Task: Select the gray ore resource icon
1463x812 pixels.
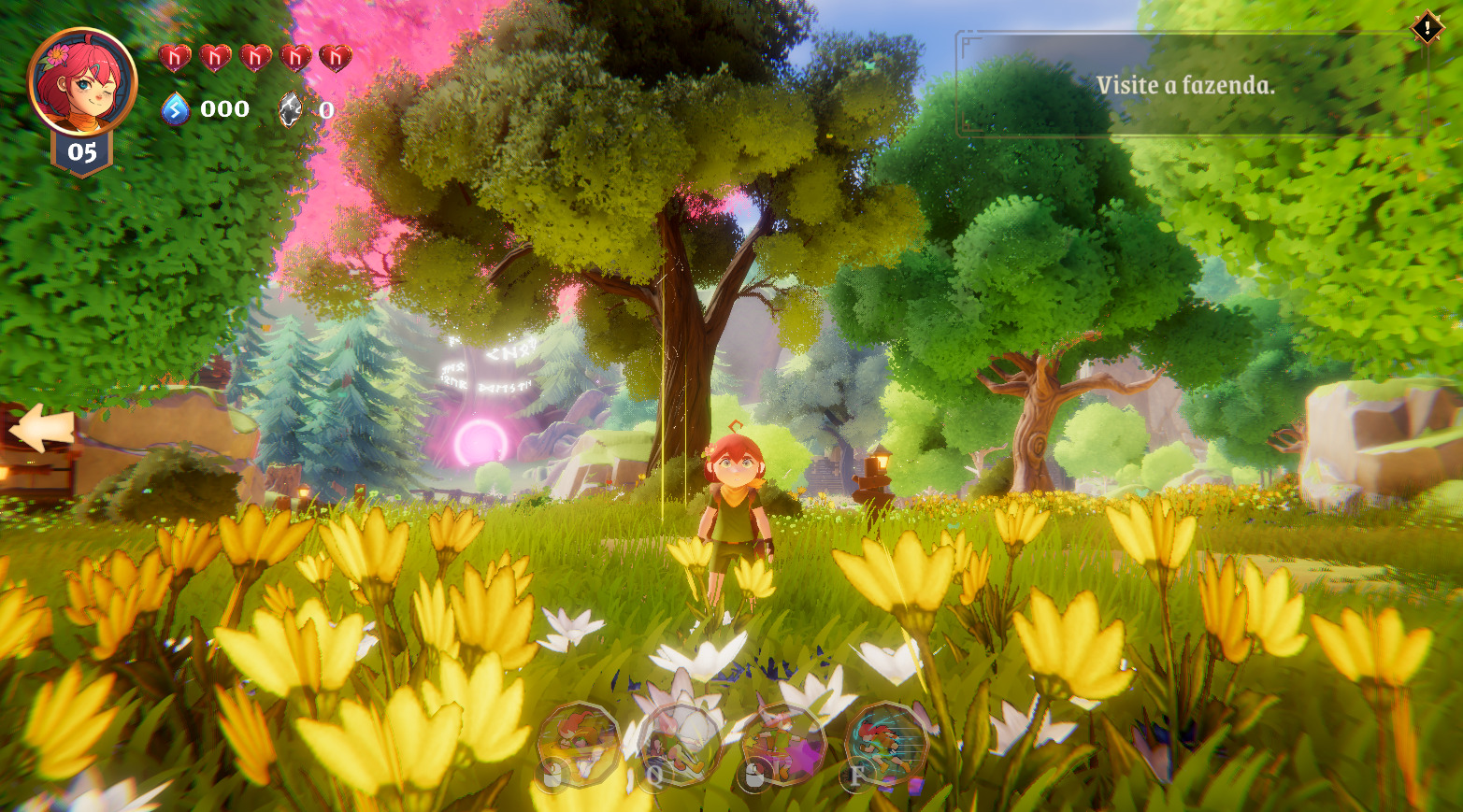Action: (x=292, y=109)
